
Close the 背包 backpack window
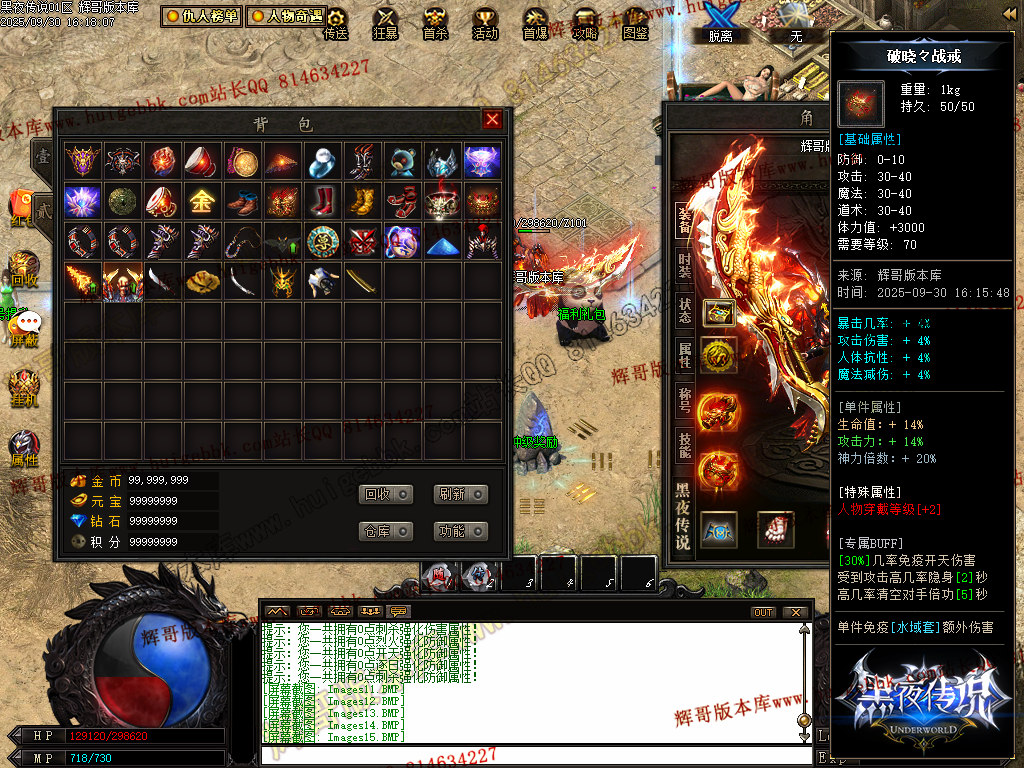coord(492,120)
